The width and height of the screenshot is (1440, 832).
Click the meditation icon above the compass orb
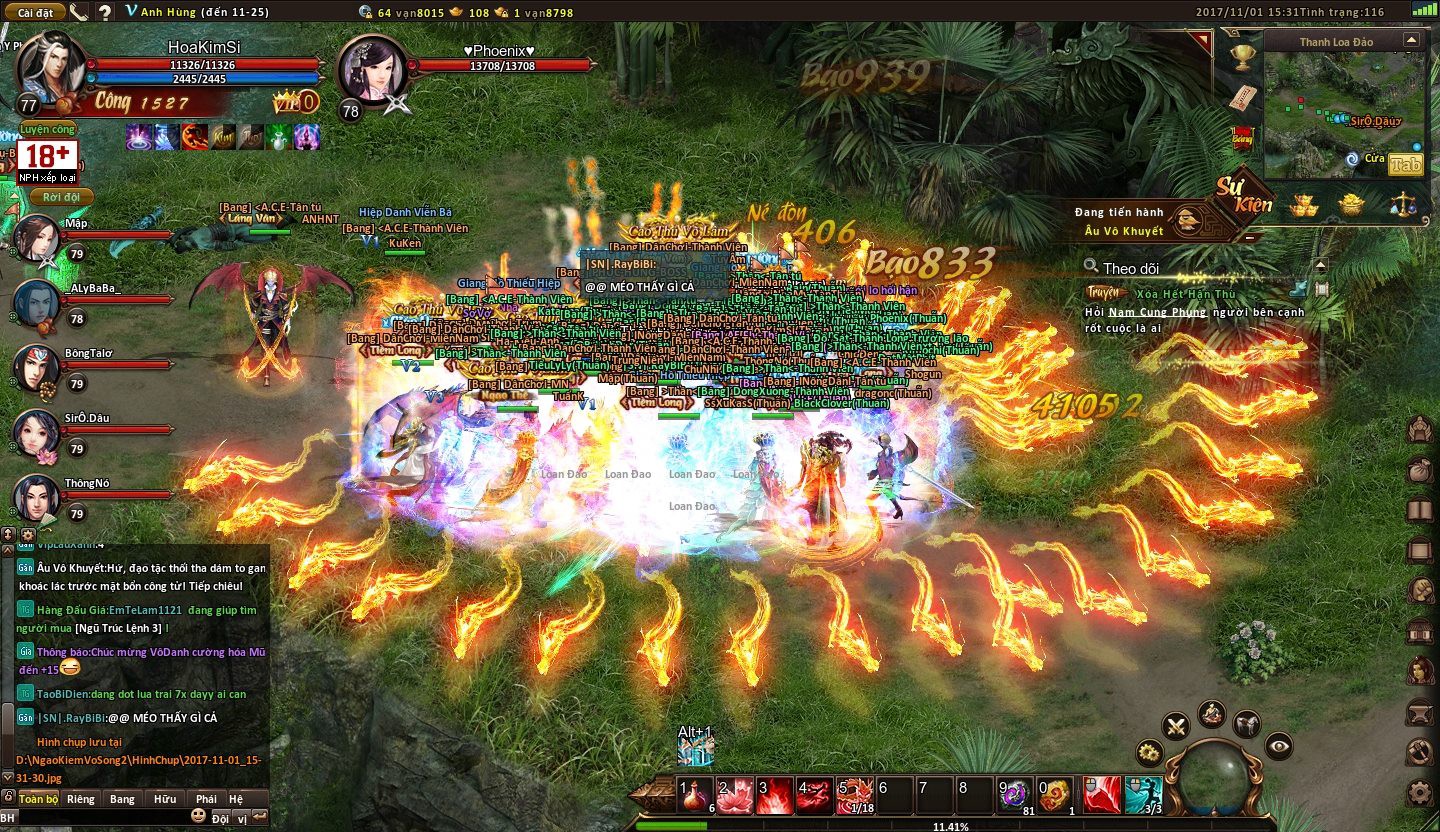[x=1212, y=714]
